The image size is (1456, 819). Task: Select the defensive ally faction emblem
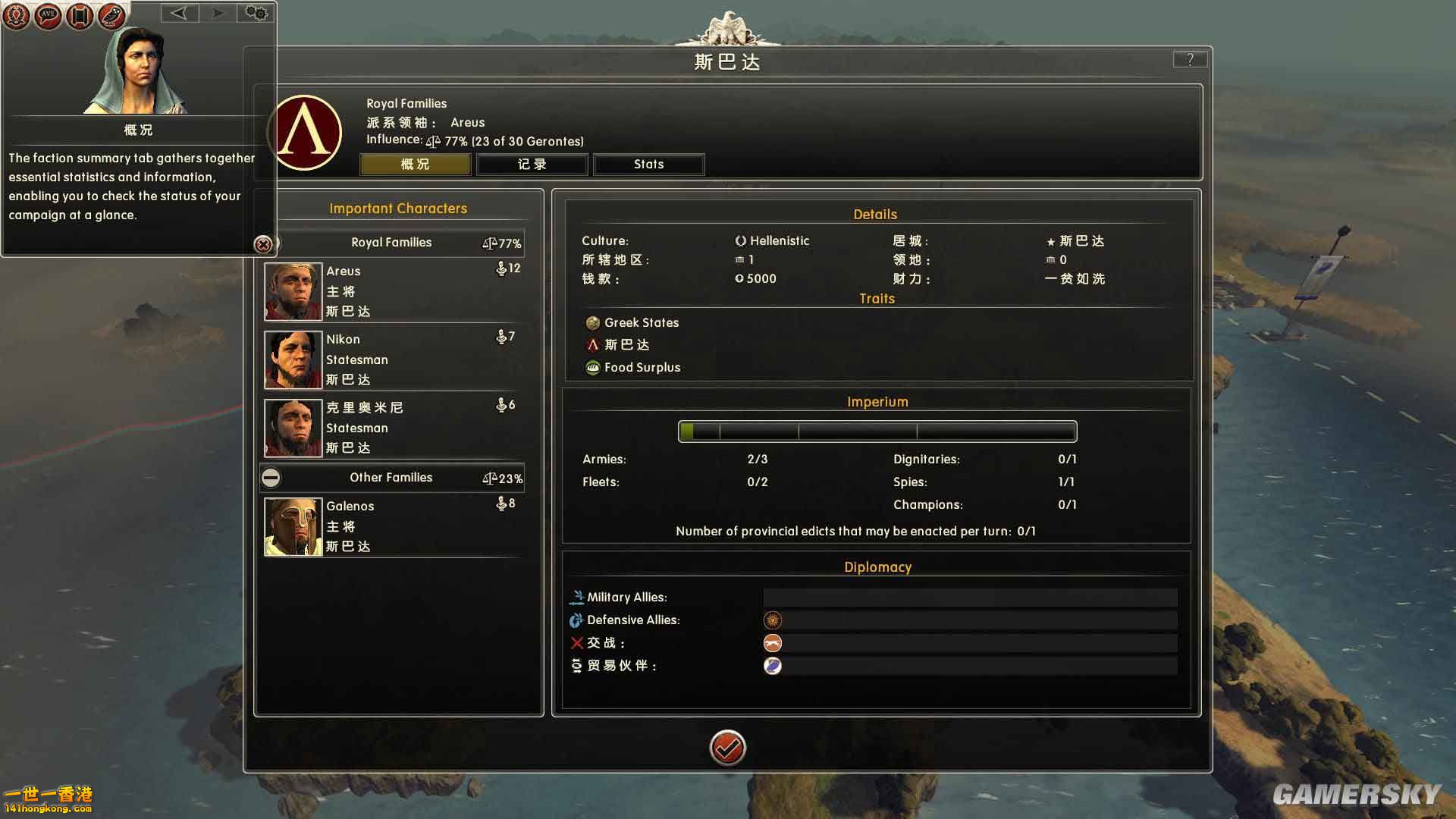772,620
